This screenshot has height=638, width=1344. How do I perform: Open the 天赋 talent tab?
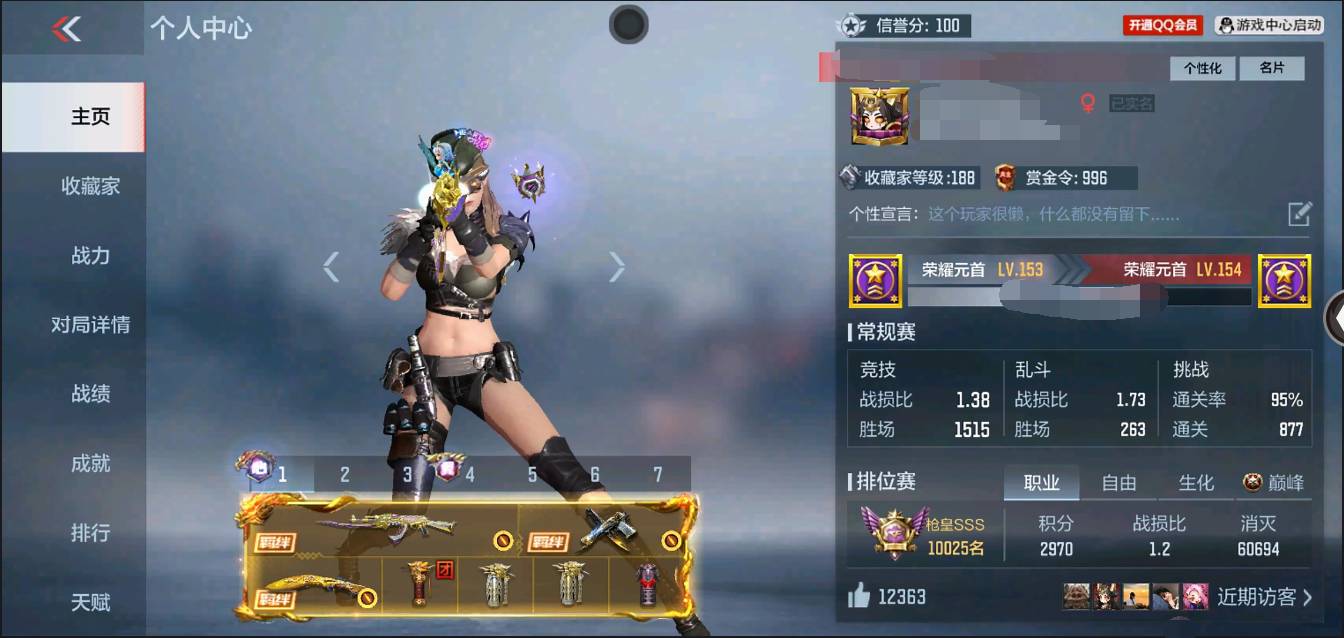pyautogui.click(x=90, y=602)
